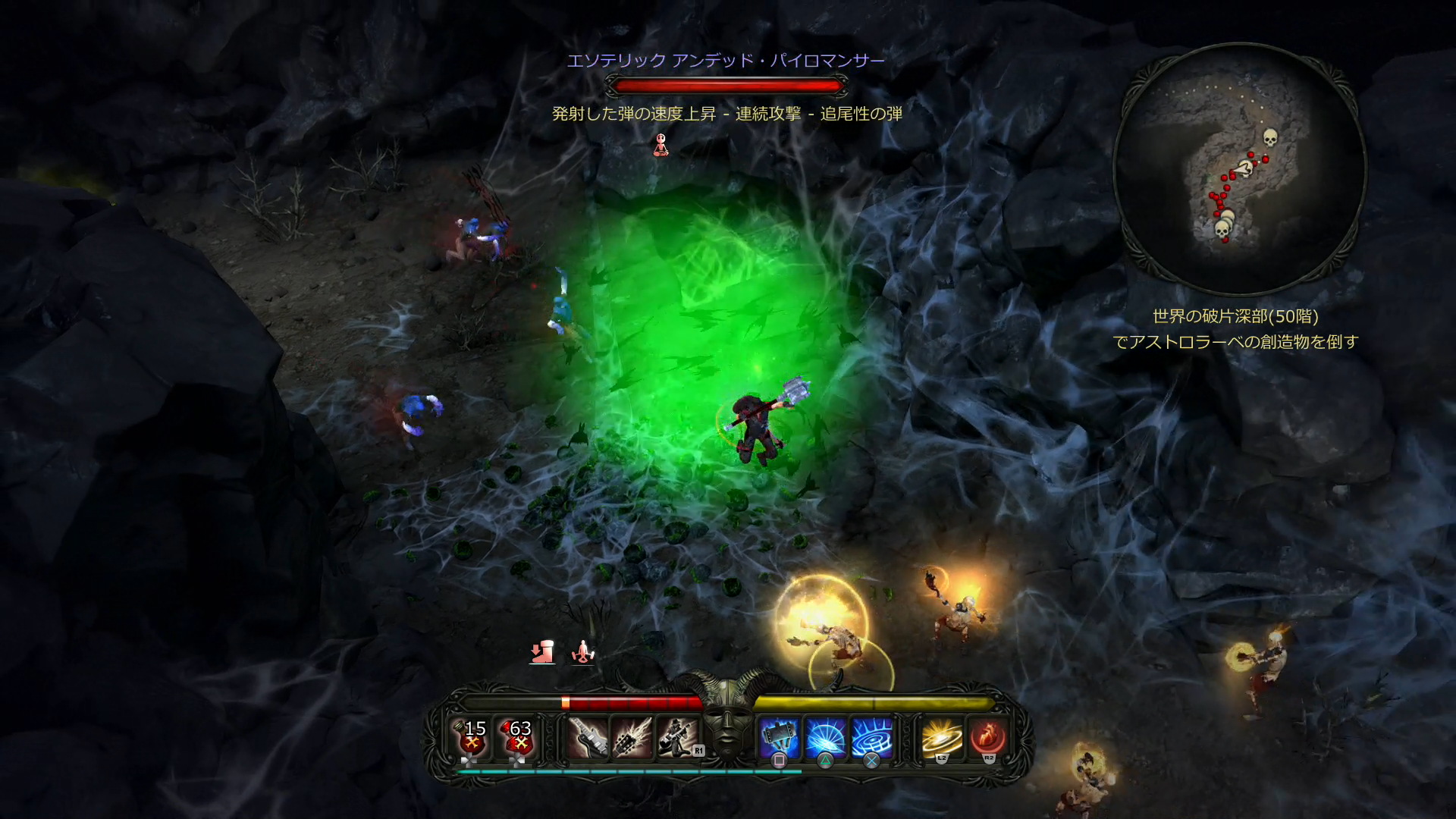Cast the blue radial shockwave skill
This screenshot has height=819, width=1456.
click(x=826, y=738)
